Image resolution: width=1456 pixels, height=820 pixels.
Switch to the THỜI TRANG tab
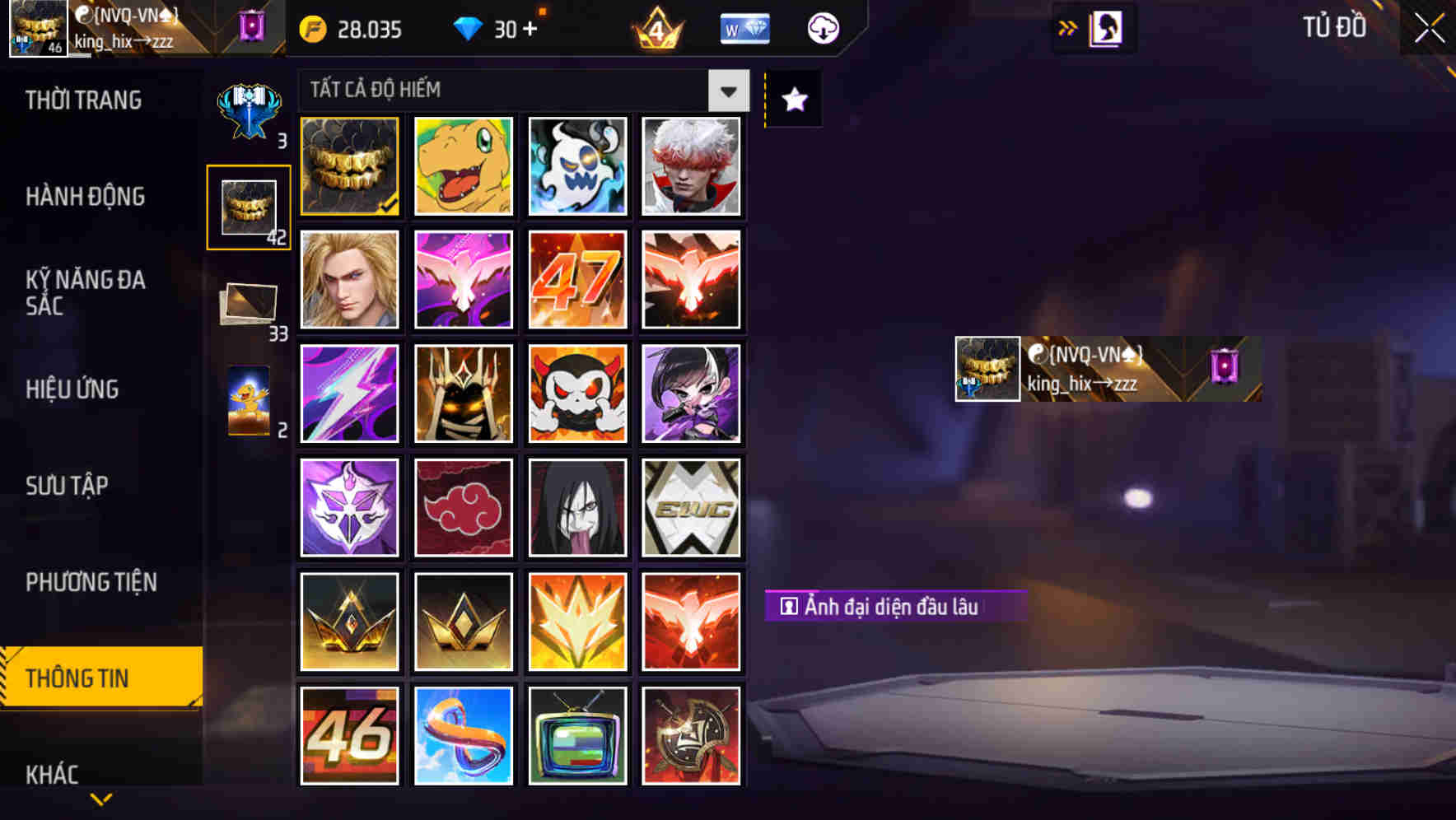82,100
